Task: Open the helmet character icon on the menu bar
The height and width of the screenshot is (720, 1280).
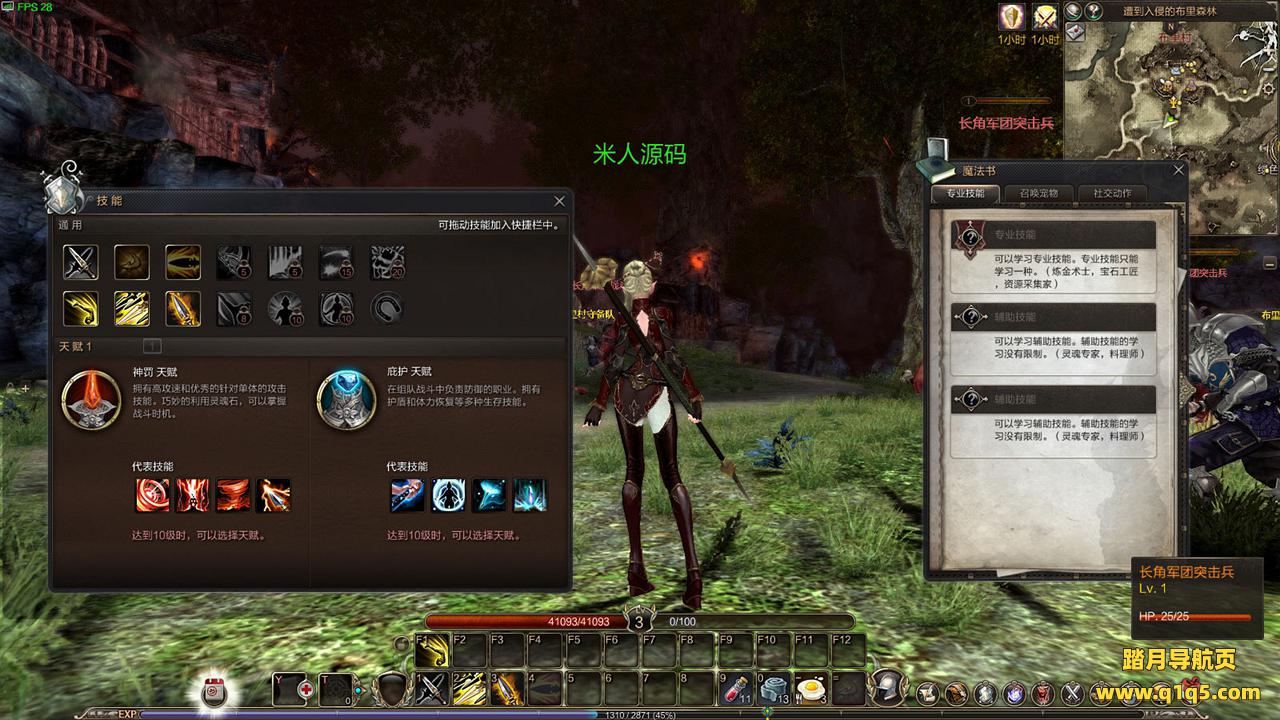Action: pos(884,688)
